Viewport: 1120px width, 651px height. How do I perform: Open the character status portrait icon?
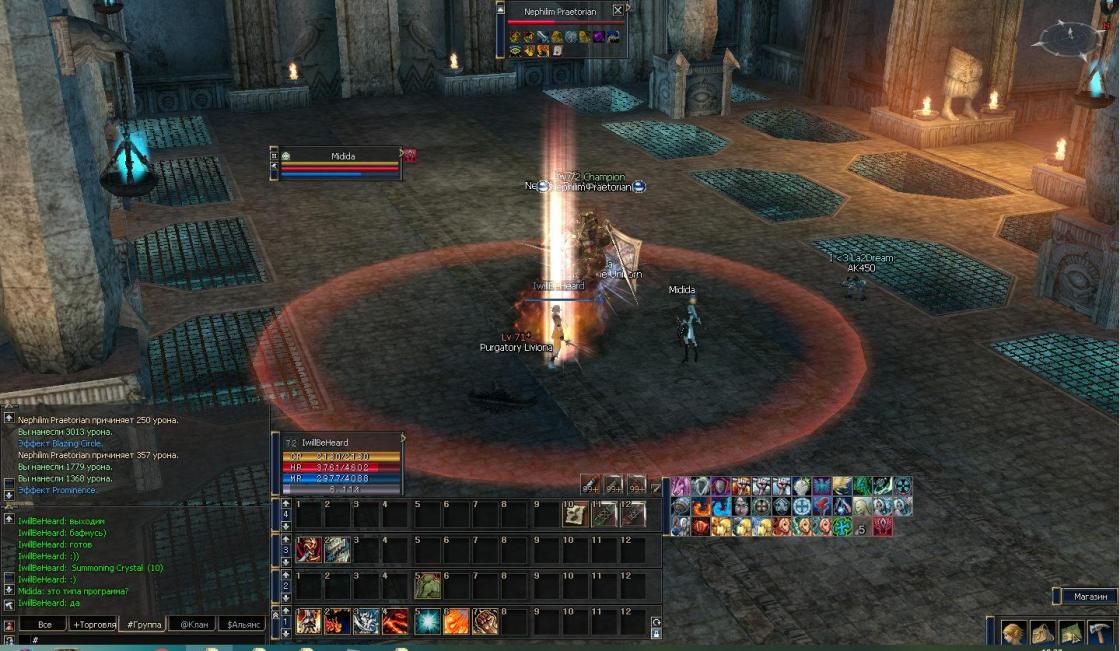click(1015, 633)
